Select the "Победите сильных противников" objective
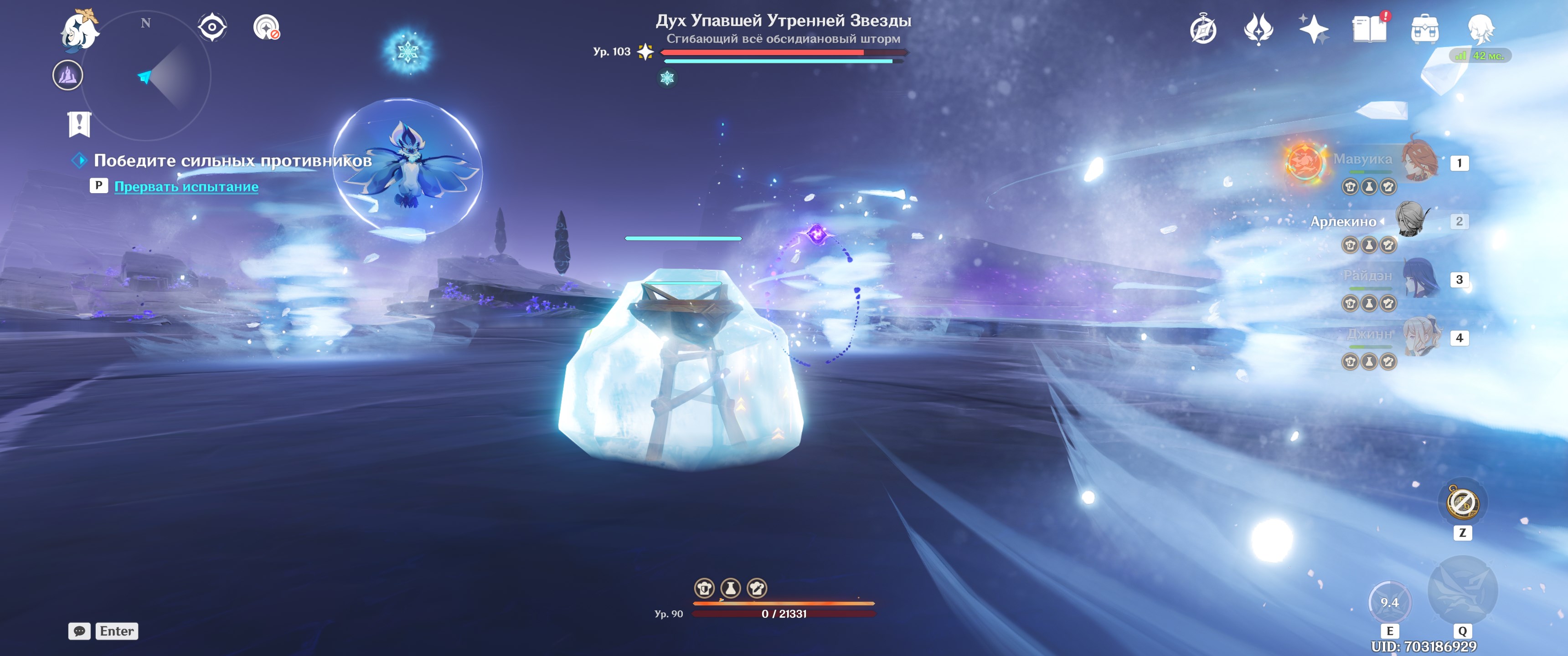This screenshot has width=1568, height=656. point(232,161)
